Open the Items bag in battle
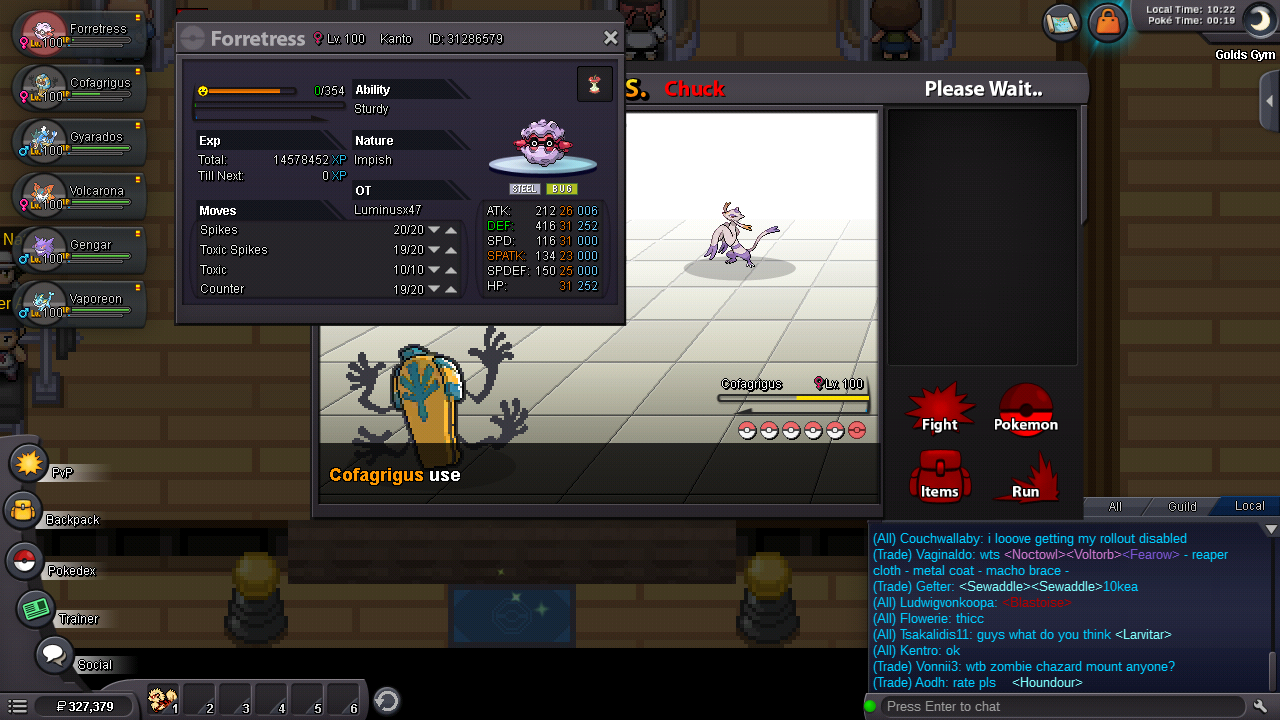 (x=939, y=477)
